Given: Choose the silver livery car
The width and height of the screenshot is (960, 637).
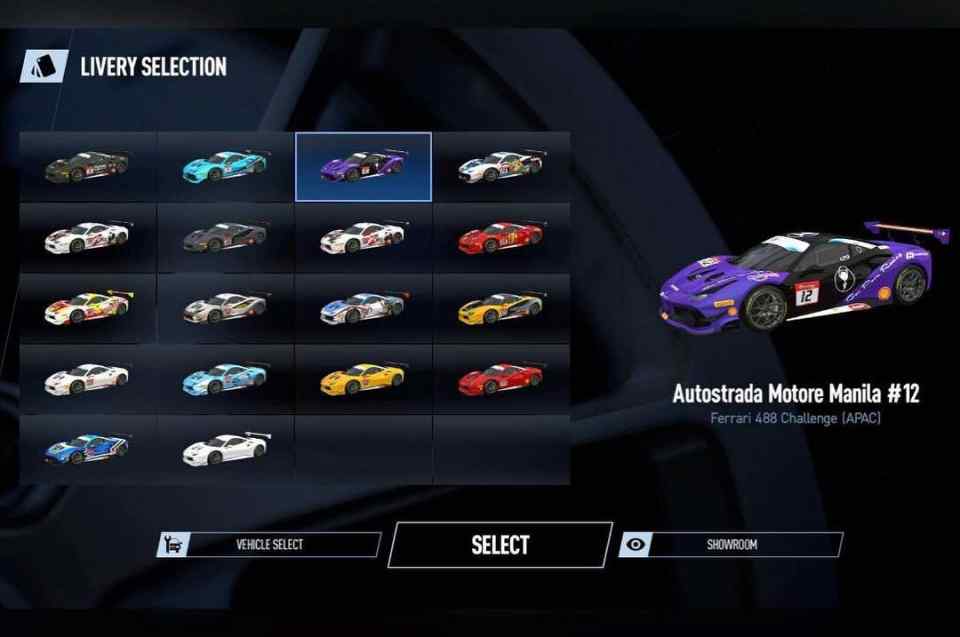Looking at the screenshot, I should click(225, 308).
